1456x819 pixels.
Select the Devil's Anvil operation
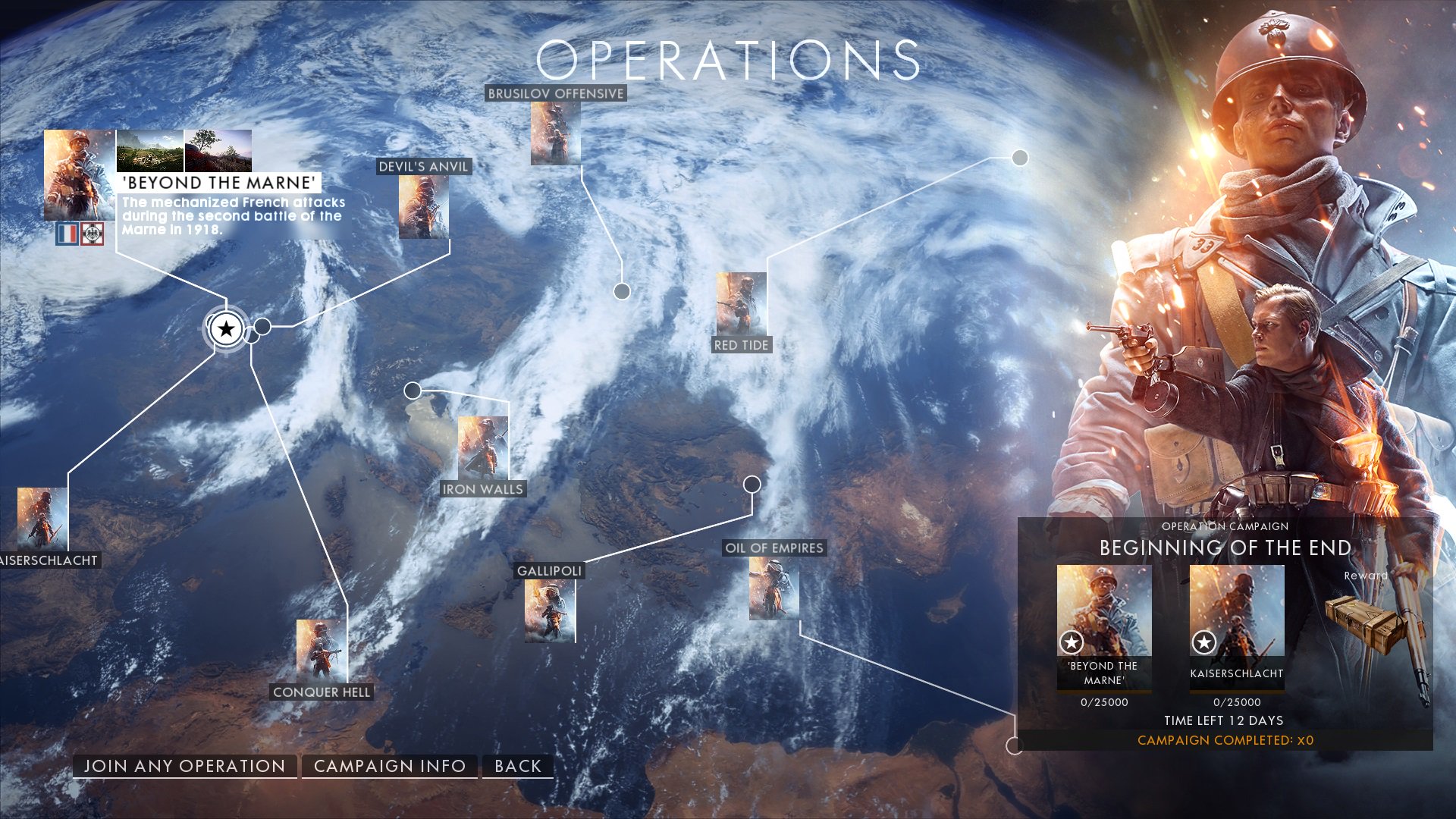coord(424,206)
